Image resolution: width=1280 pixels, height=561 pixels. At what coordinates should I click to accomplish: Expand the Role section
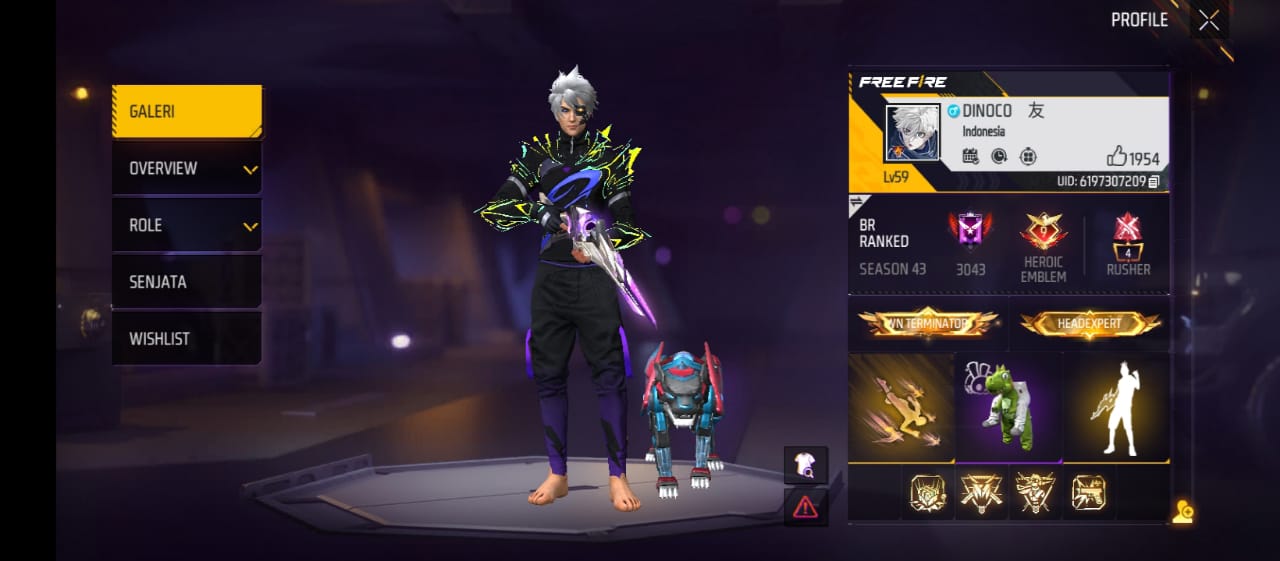click(187, 226)
